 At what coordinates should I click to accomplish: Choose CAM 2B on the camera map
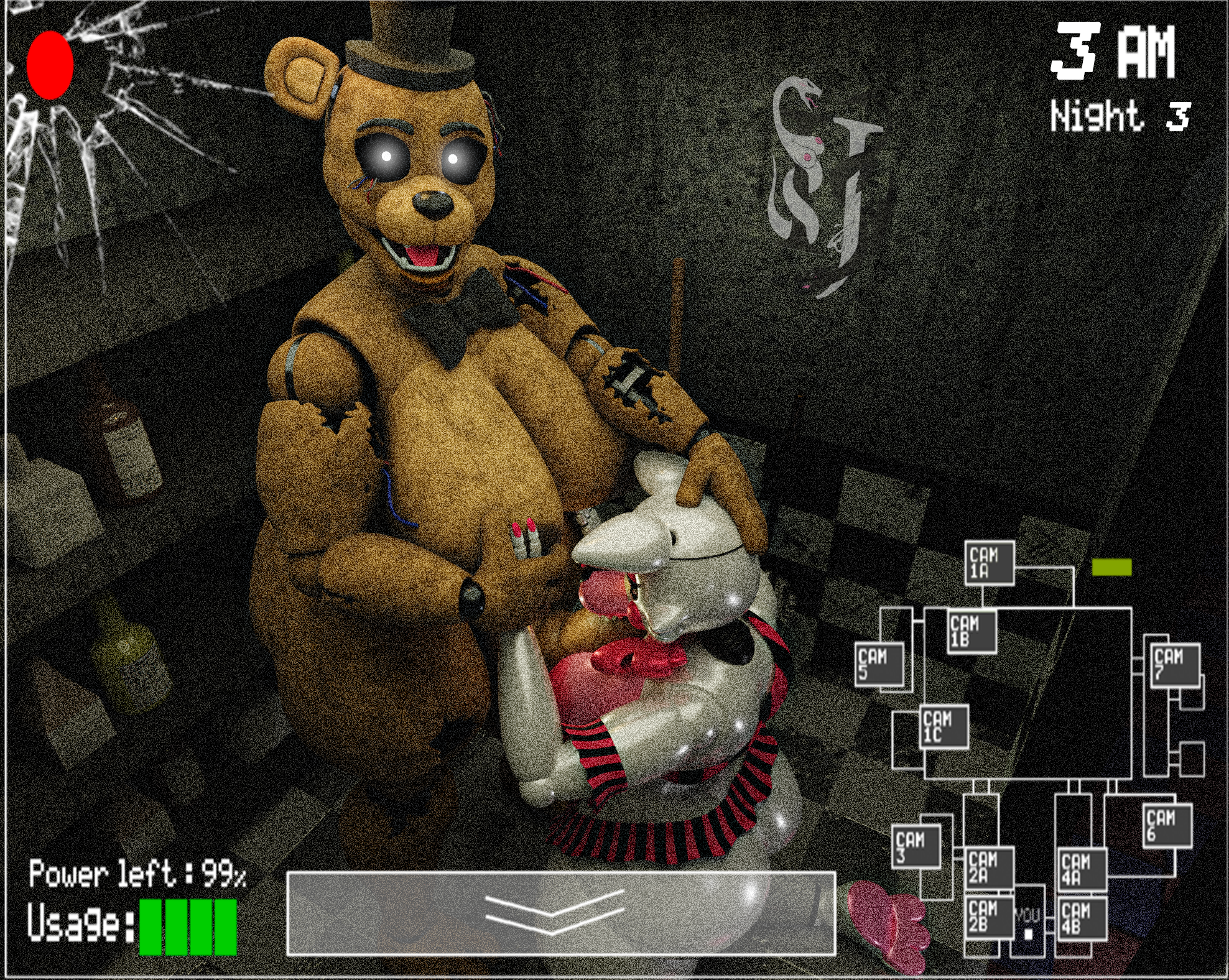(x=989, y=917)
